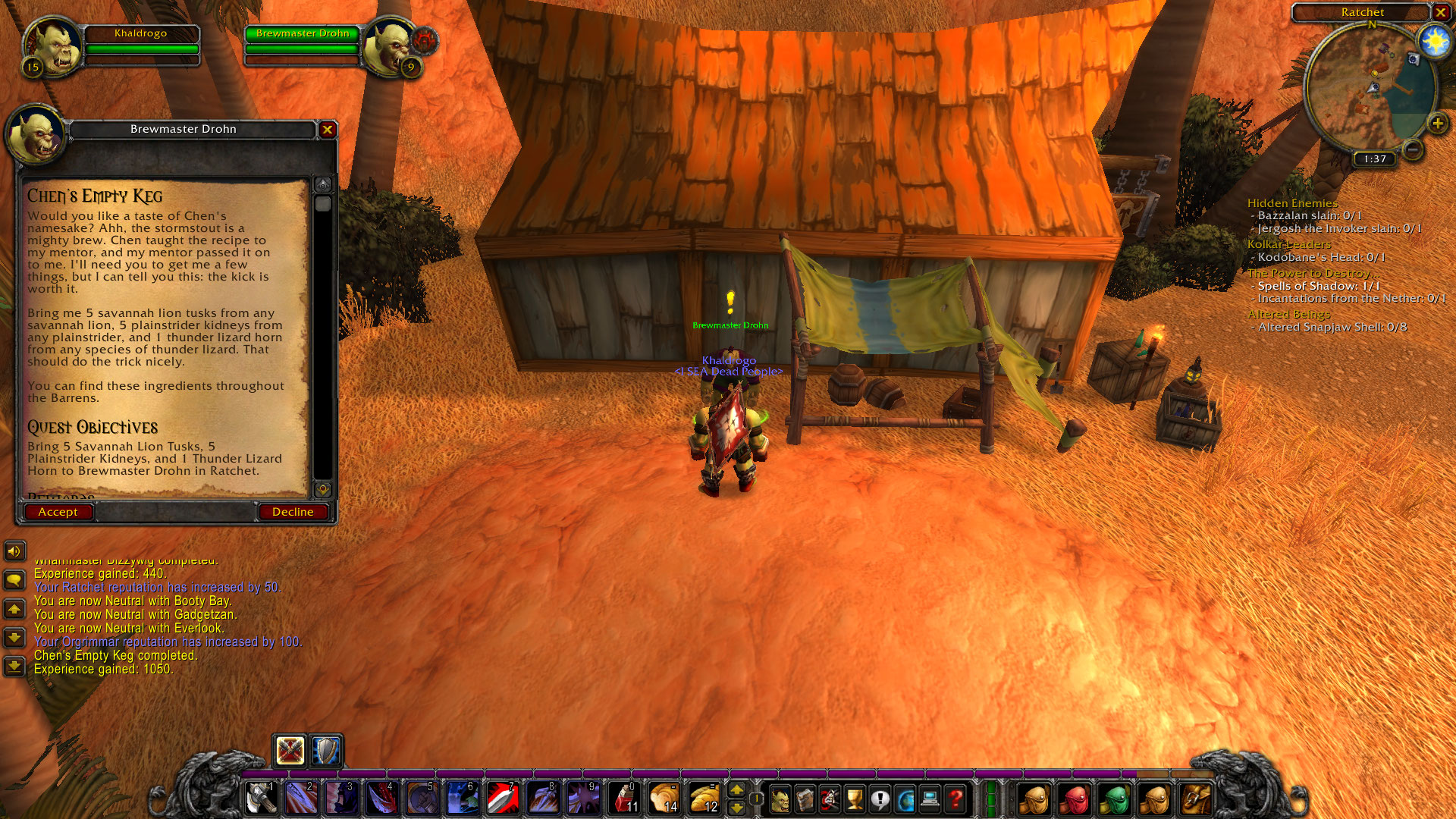The width and height of the screenshot is (1456, 819).
Task: Open the Help menu red question mark
Action: coord(953,797)
